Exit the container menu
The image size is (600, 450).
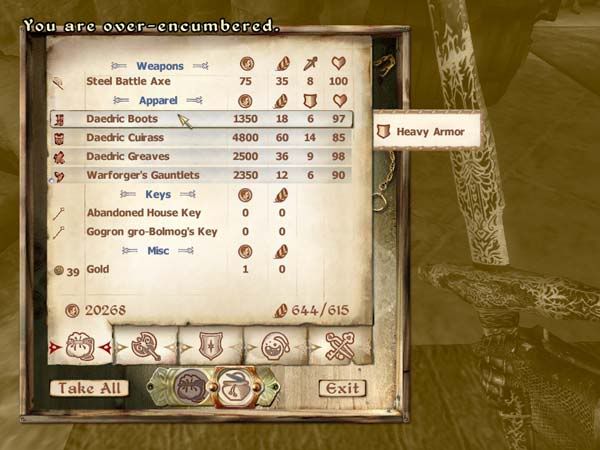pyautogui.click(x=342, y=388)
